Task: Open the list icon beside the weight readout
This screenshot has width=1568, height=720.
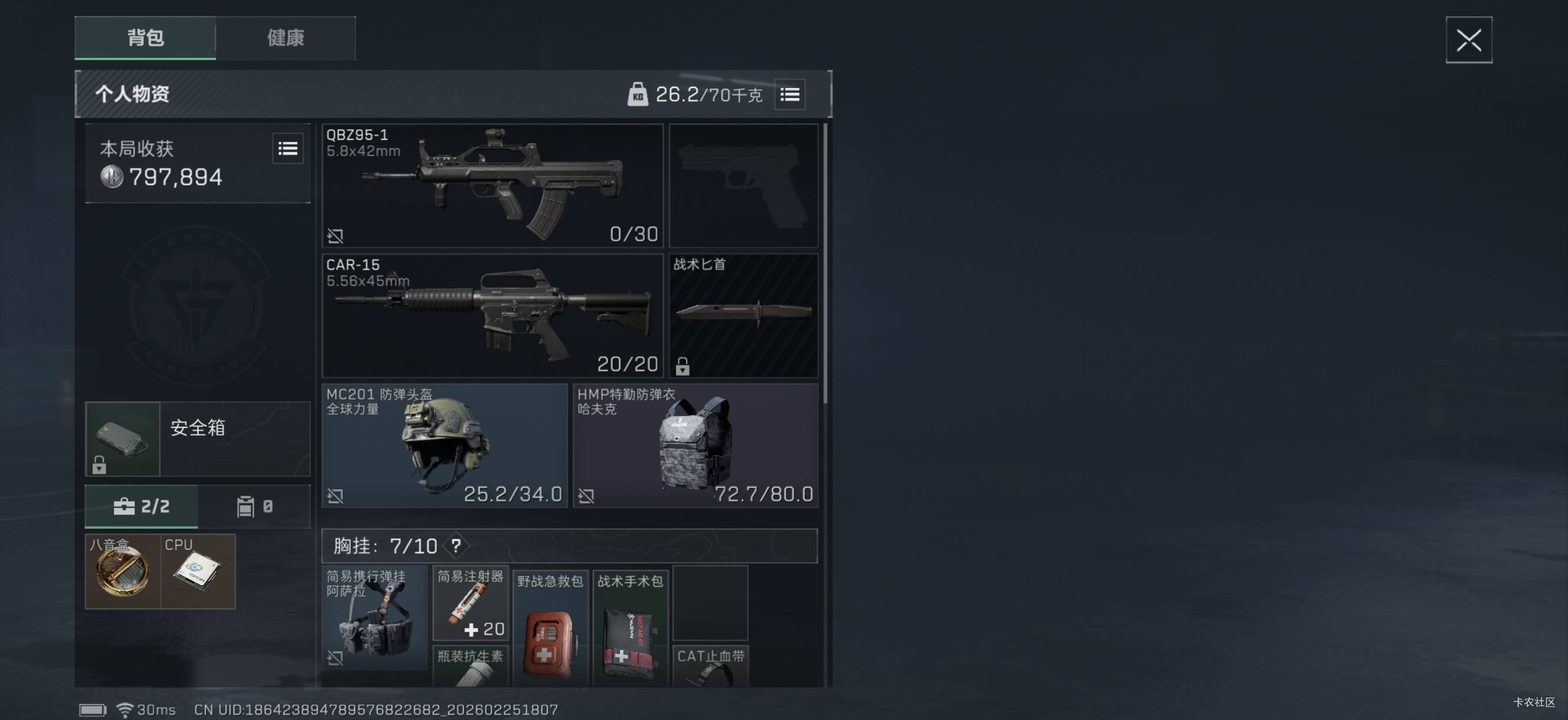Action: [789, 94]
